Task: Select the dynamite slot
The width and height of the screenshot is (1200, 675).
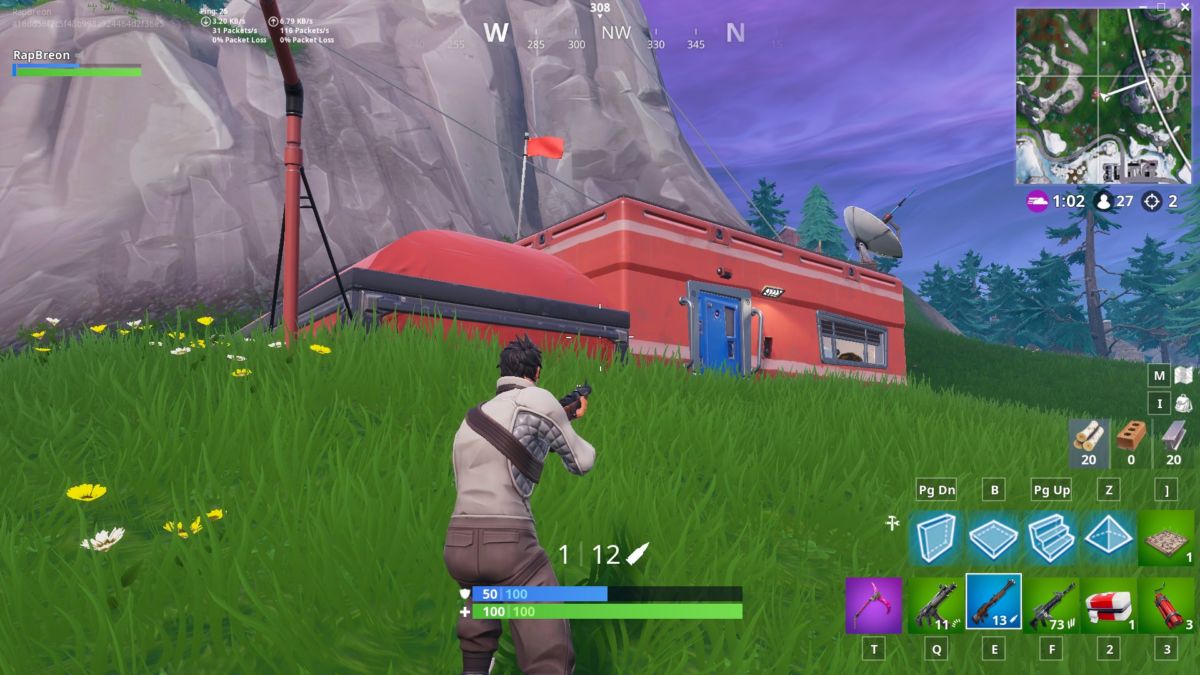Action: [1166, 605]
